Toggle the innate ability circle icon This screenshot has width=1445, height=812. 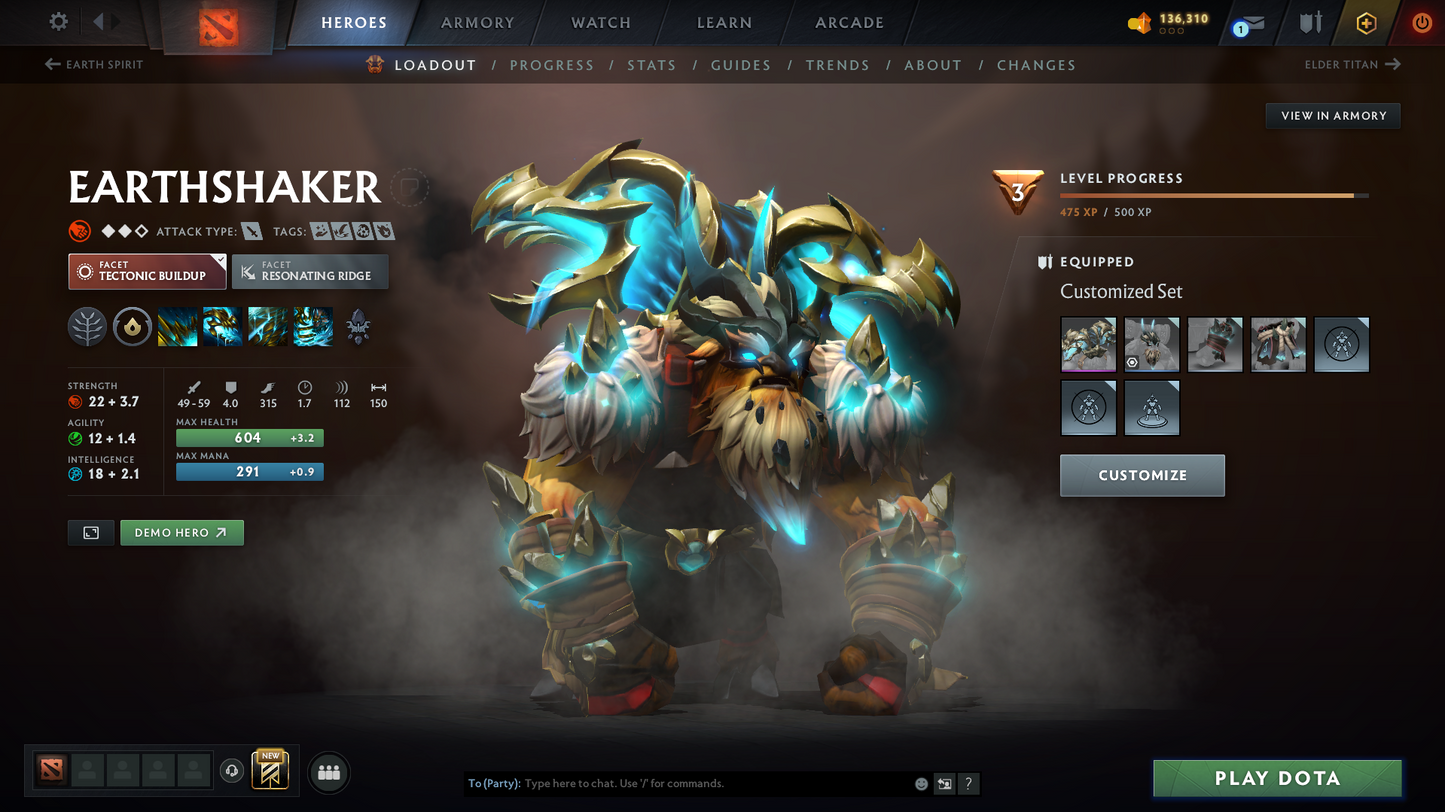[132, 327]
